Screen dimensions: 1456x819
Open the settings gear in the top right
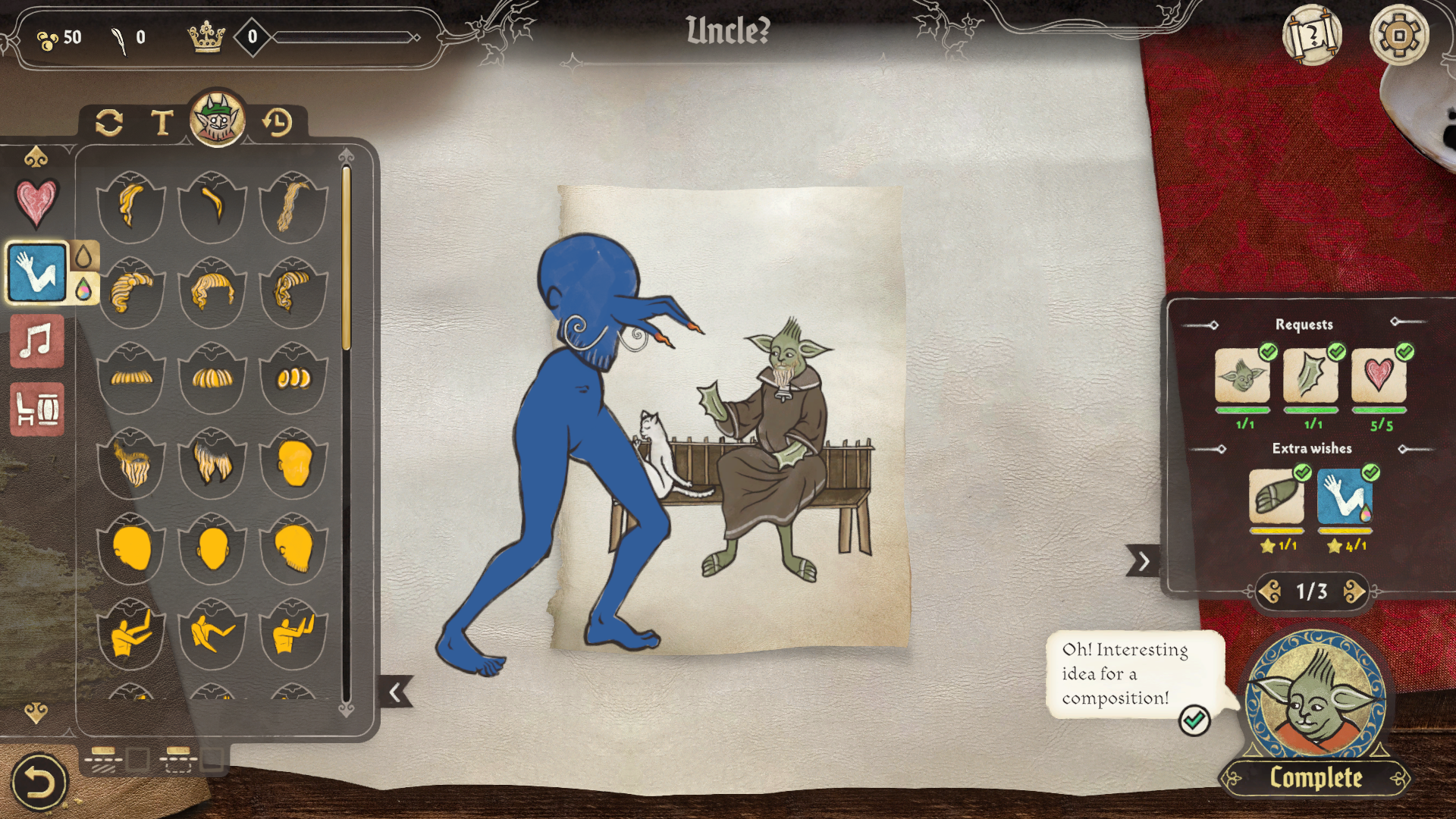pos(1399,33)
